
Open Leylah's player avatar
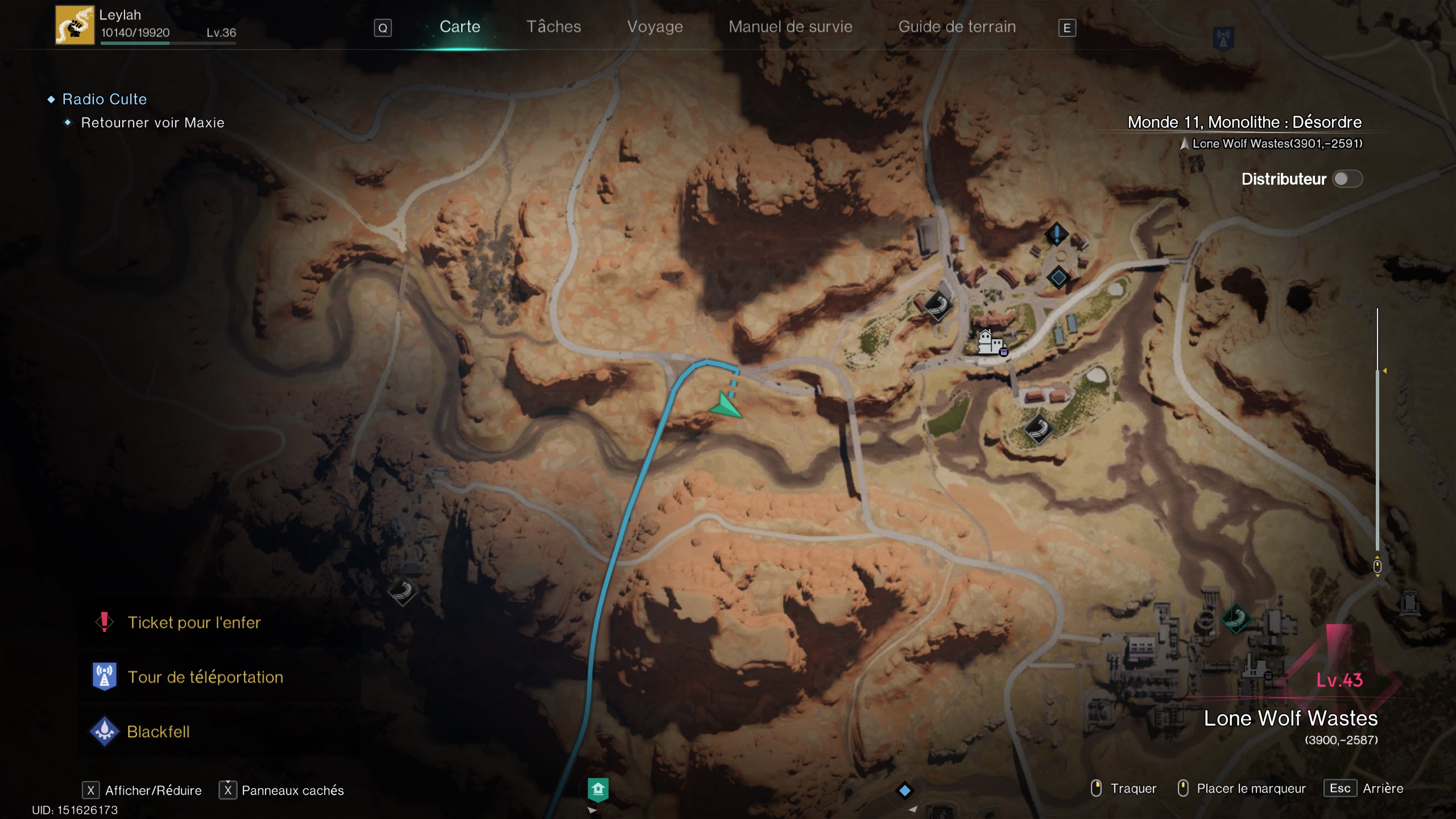(x=75, y=25)
